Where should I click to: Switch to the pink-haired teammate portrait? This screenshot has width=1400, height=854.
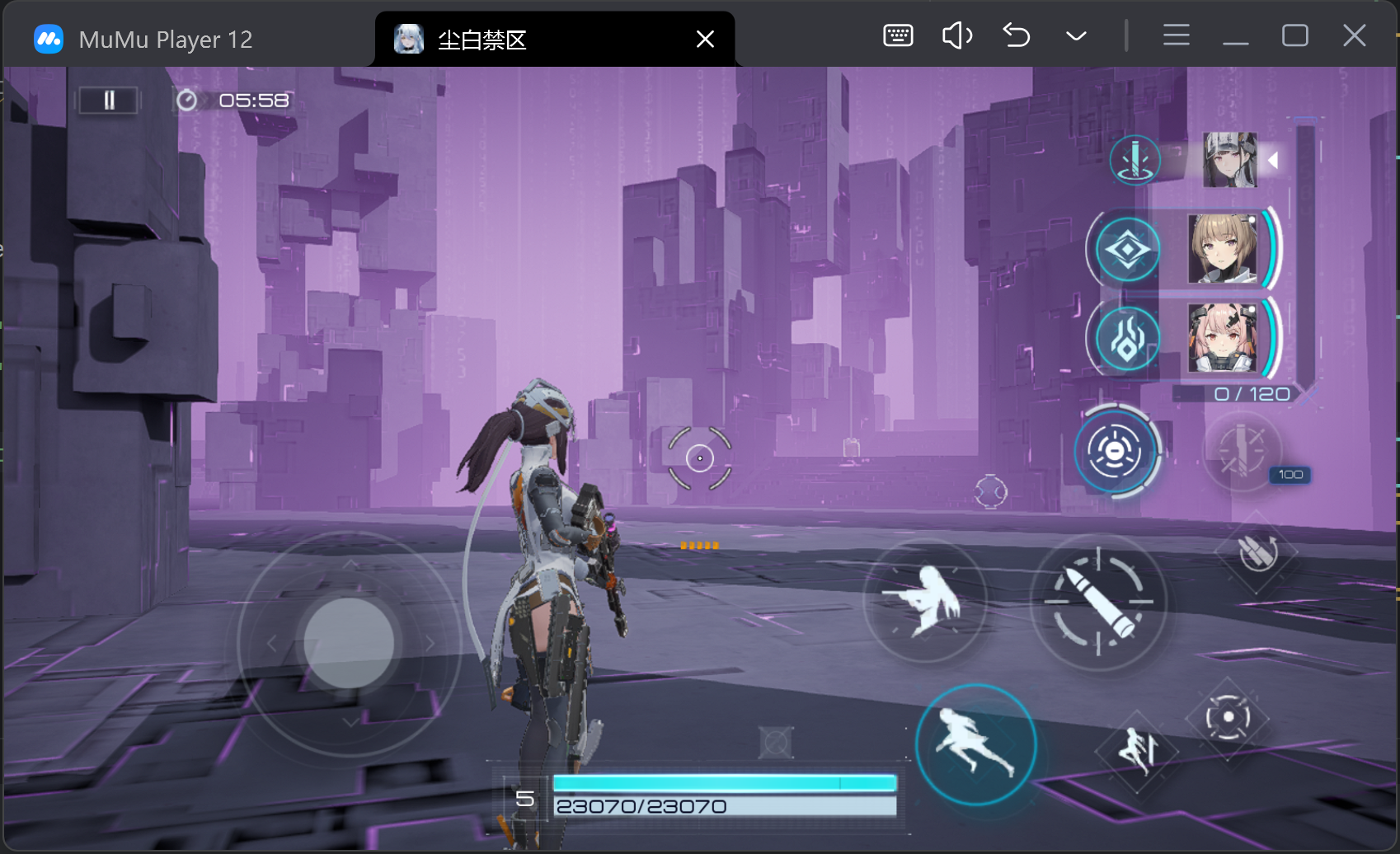(1222, 338)
